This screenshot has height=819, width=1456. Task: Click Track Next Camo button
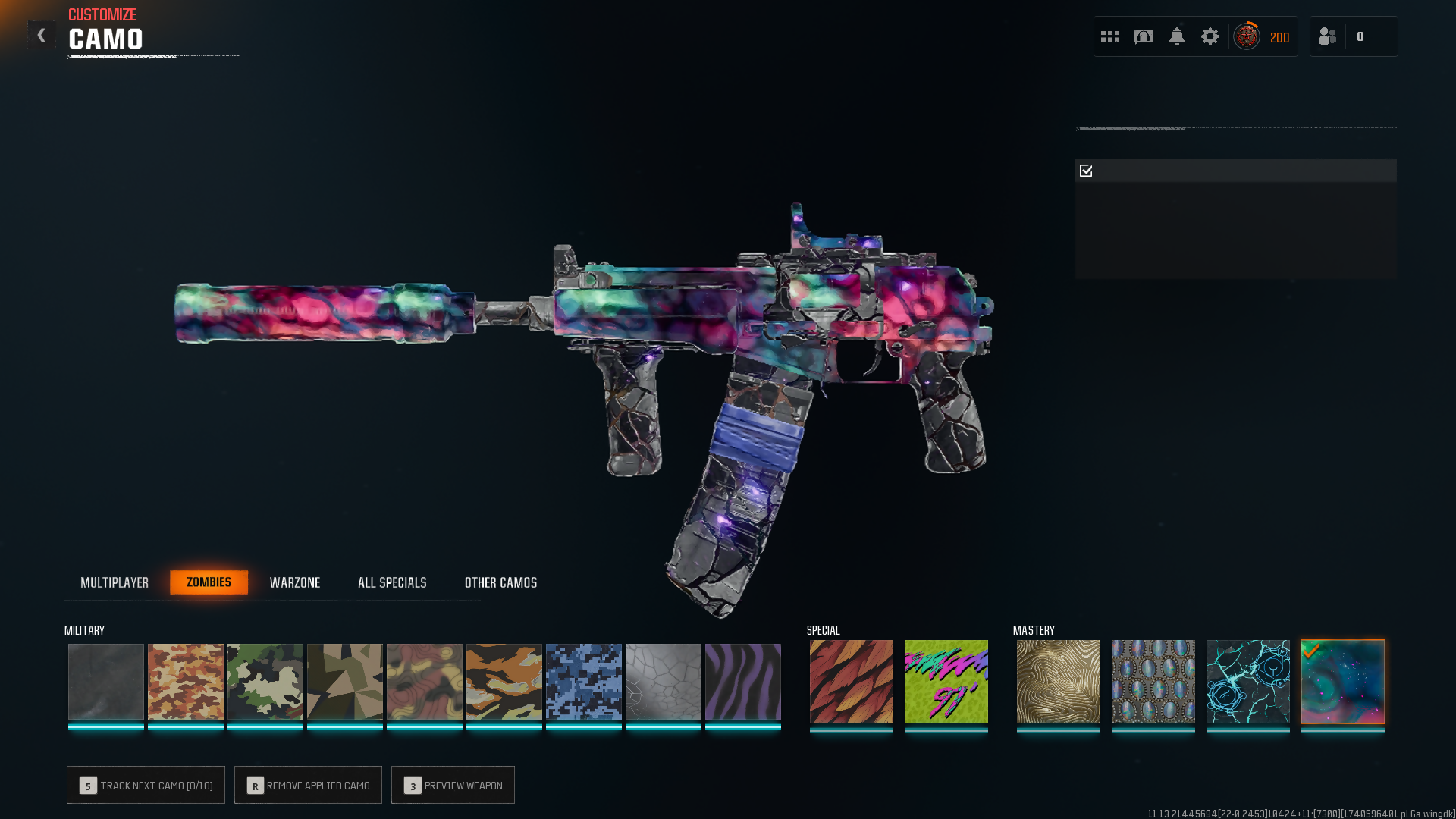click(x=146, y=785)
